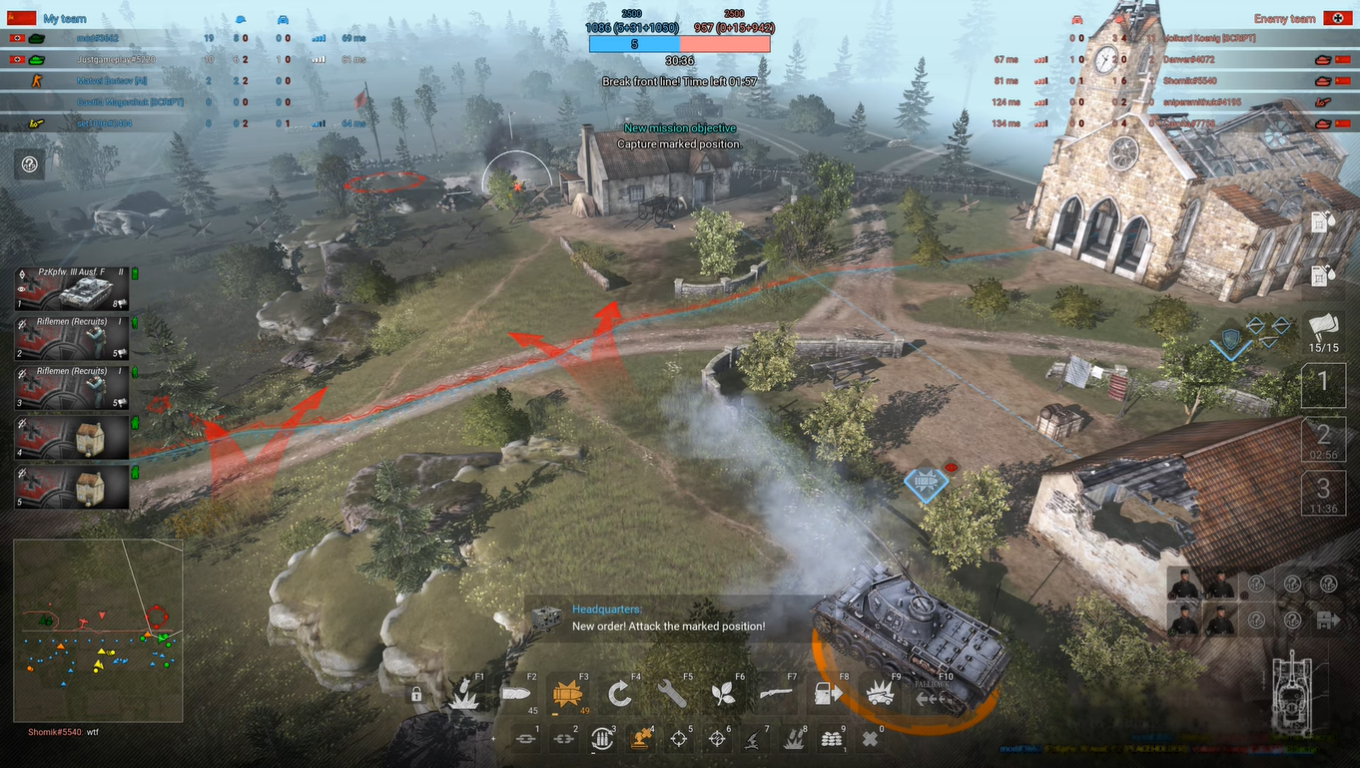
Task: Toggle the padlock on the ability bar
Action: [416, 694]
